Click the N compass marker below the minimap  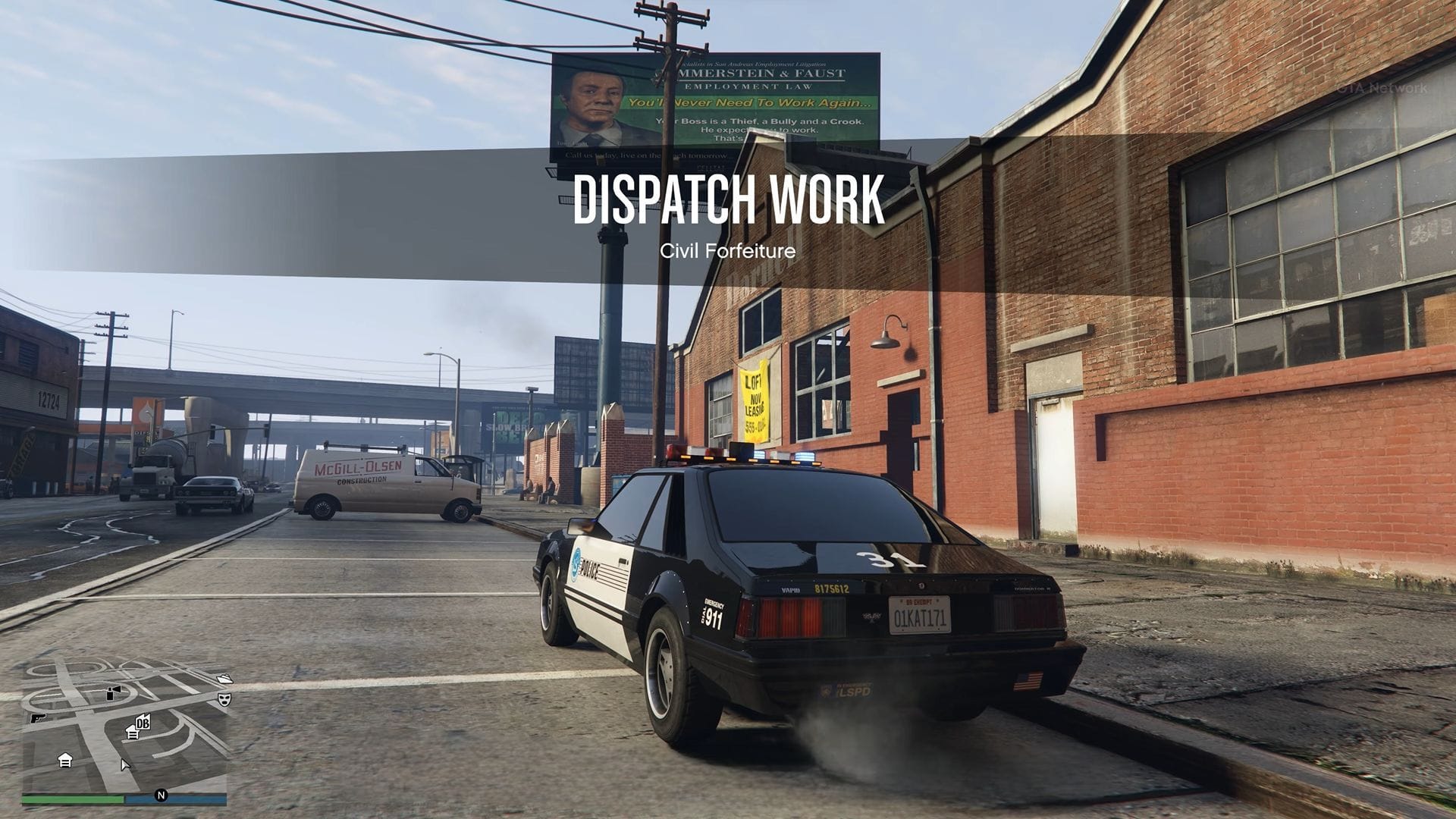[161, 795]
